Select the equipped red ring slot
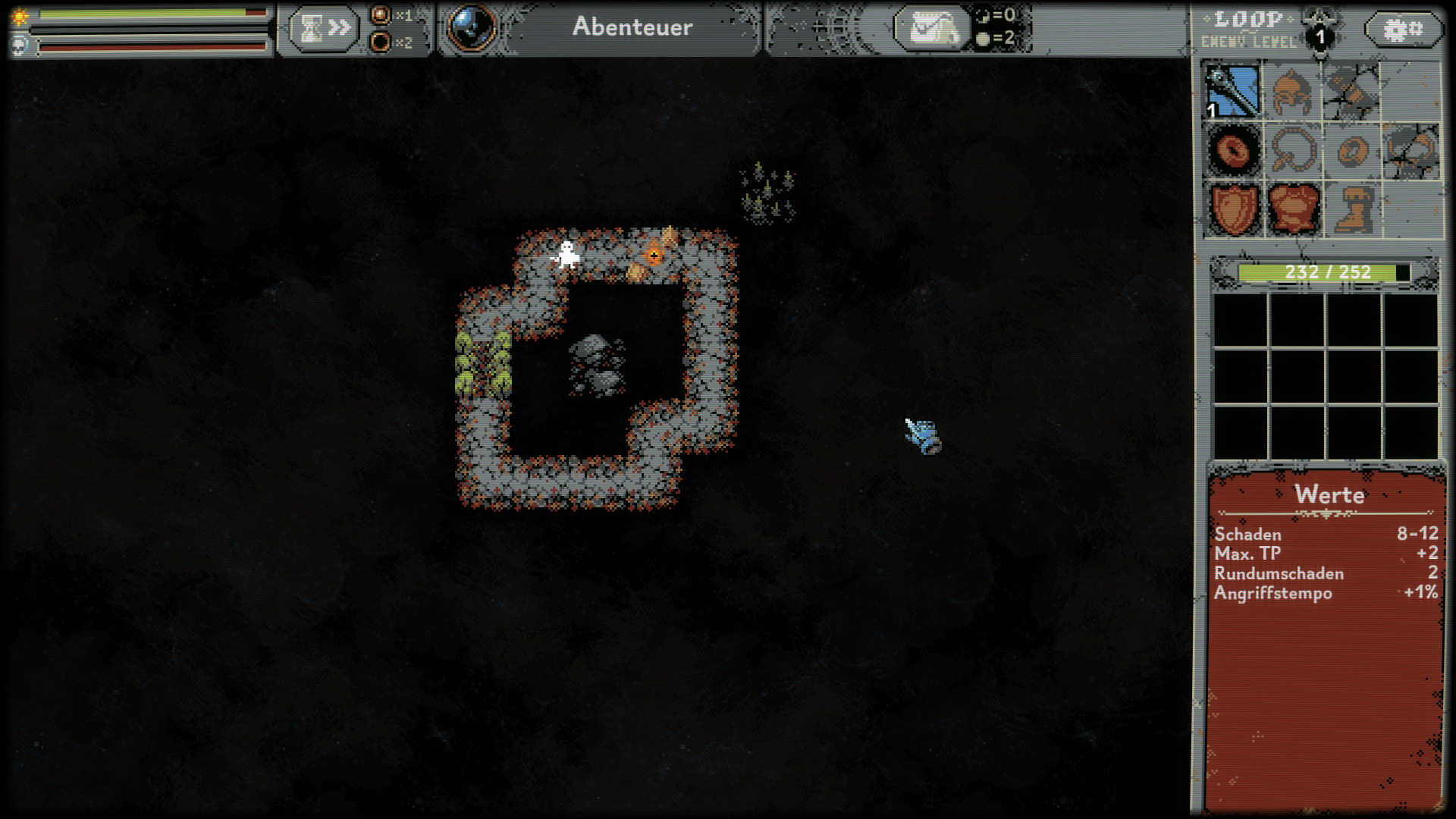The height and width of the screenshot is (819, 1456). [1234, 150]
